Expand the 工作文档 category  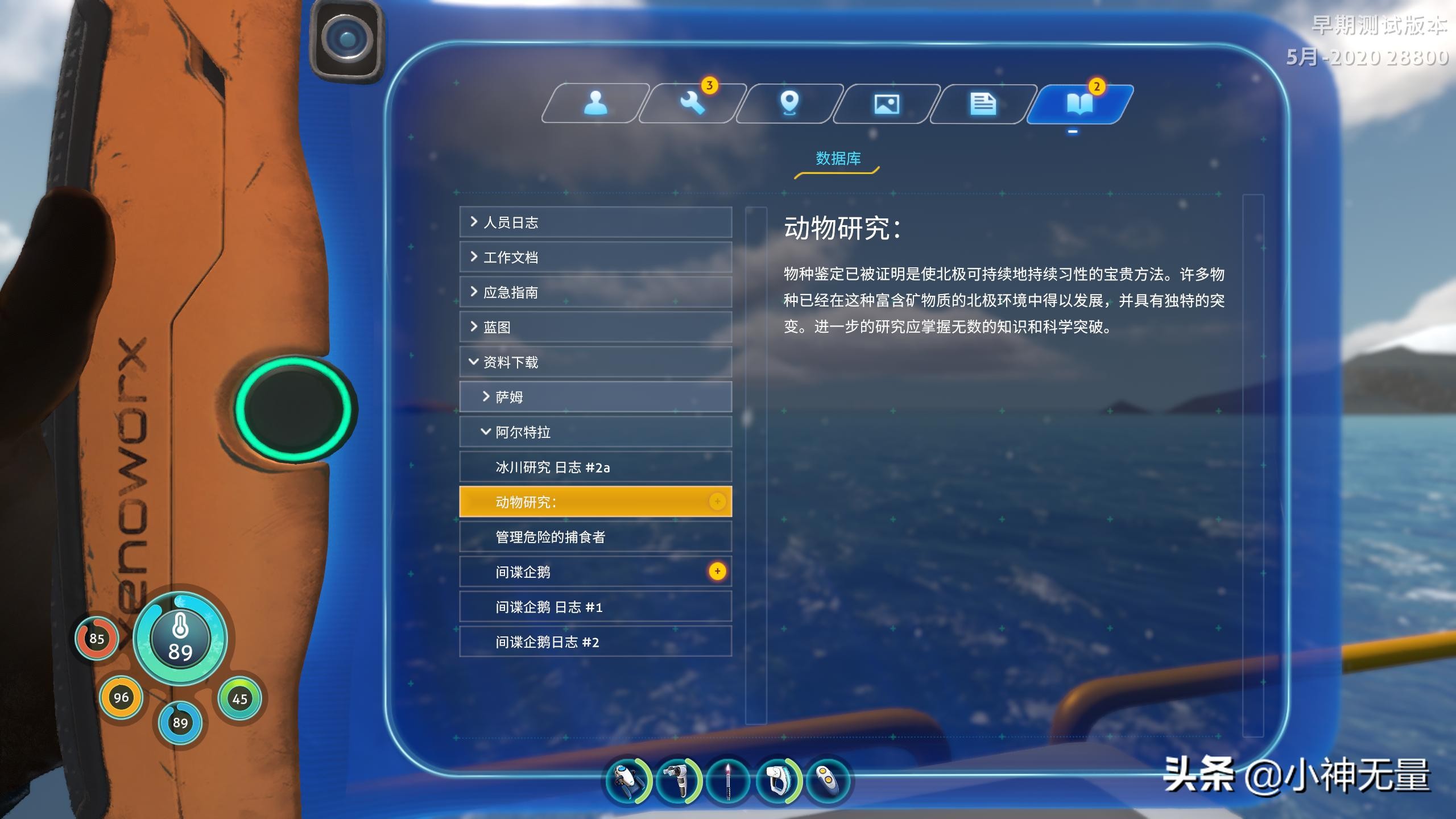(595, 257)
